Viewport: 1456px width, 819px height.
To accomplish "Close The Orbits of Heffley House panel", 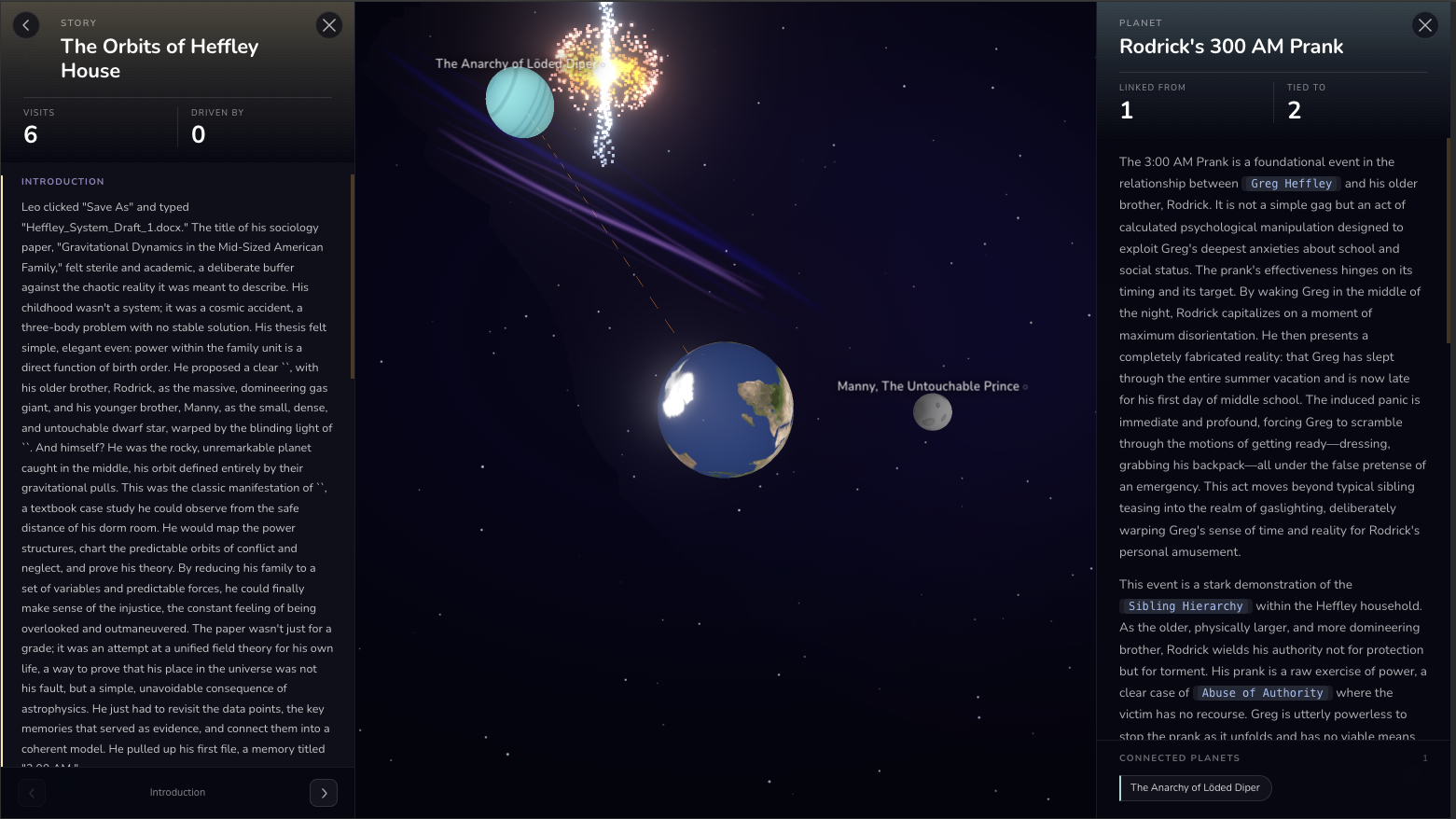I will click(329, 25).
